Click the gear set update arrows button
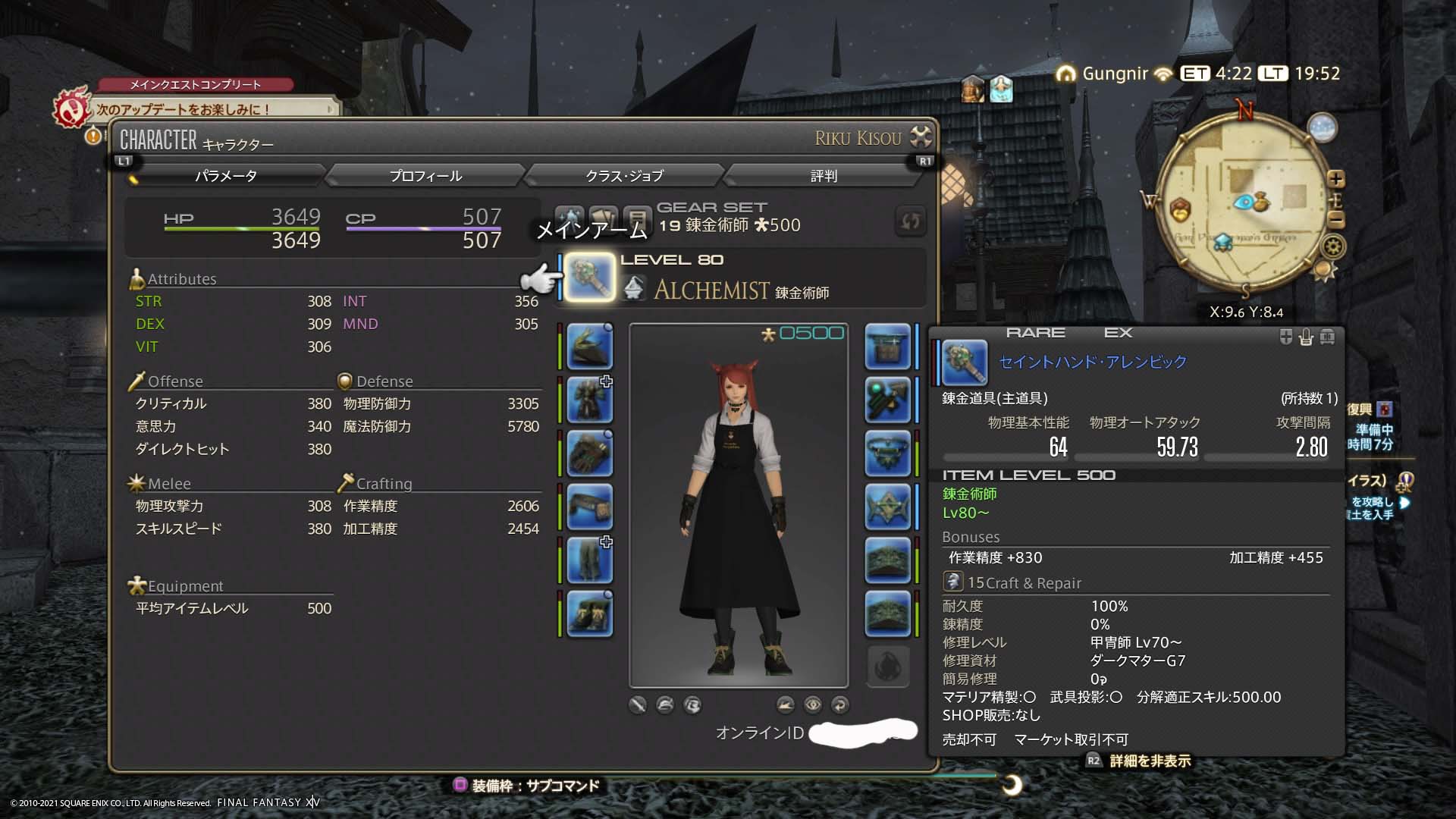 pyautogui.click(x=910, y=221)
